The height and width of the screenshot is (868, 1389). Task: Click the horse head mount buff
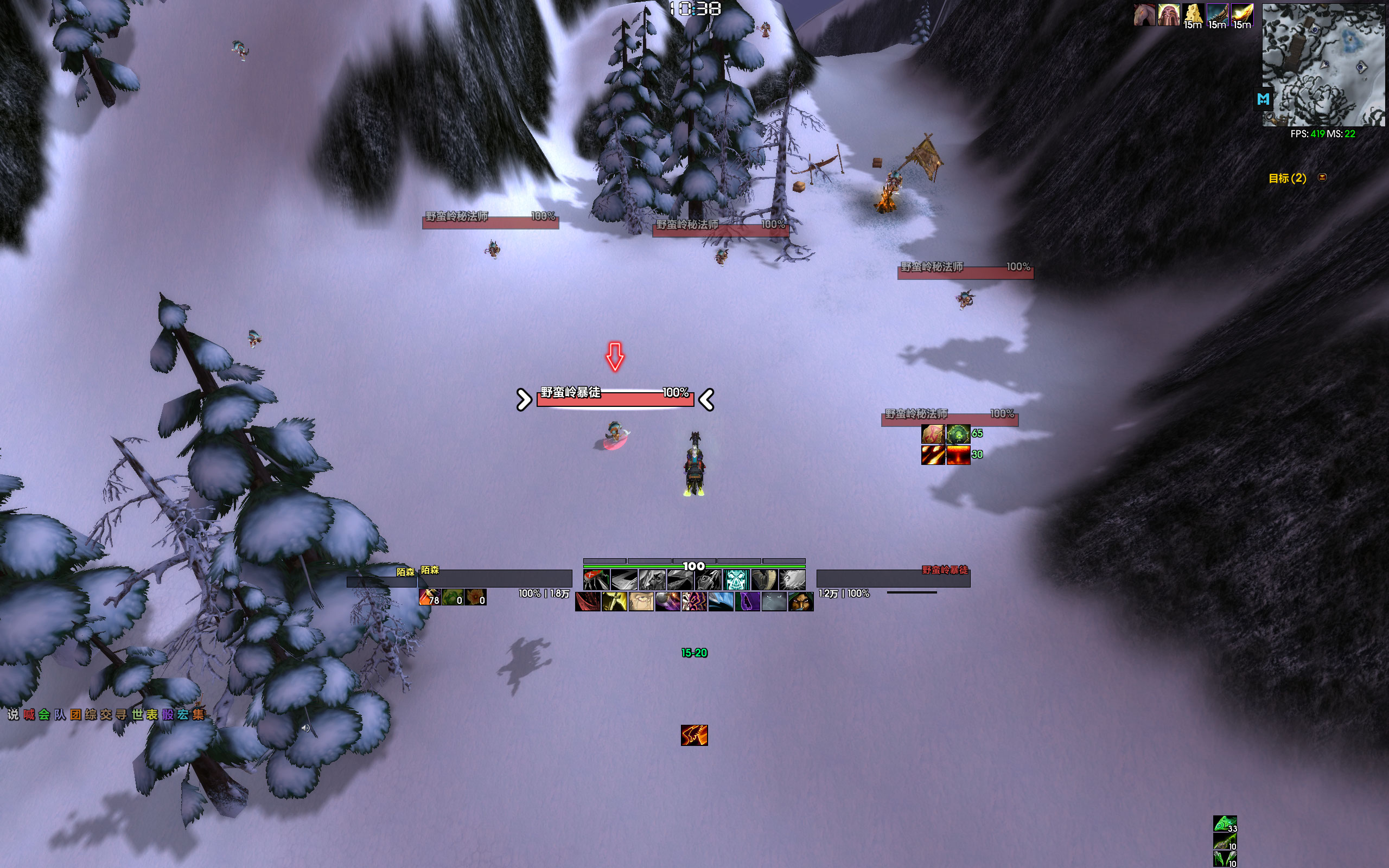click(1144, 14)
